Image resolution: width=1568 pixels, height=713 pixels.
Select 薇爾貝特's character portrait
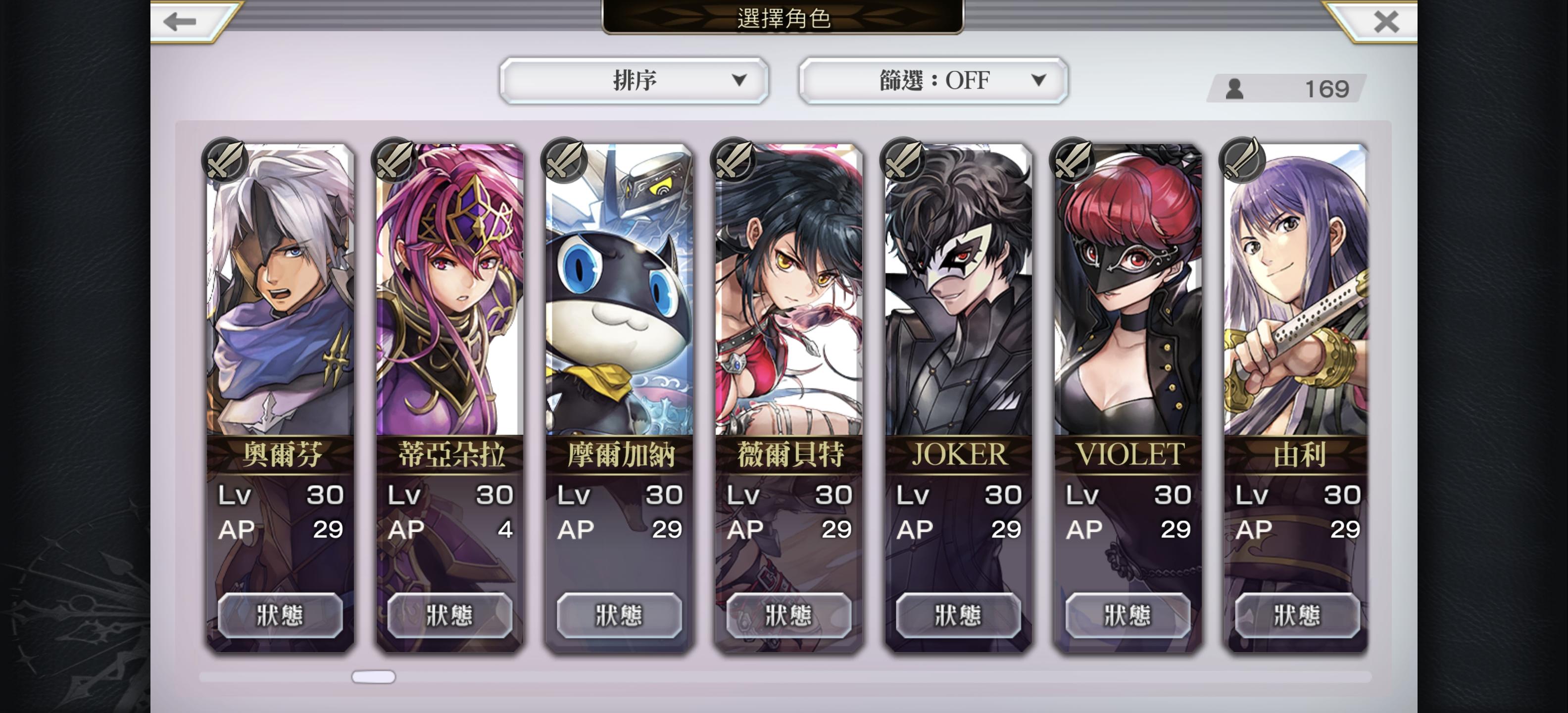pyautogui.click(x=784, y=292)
